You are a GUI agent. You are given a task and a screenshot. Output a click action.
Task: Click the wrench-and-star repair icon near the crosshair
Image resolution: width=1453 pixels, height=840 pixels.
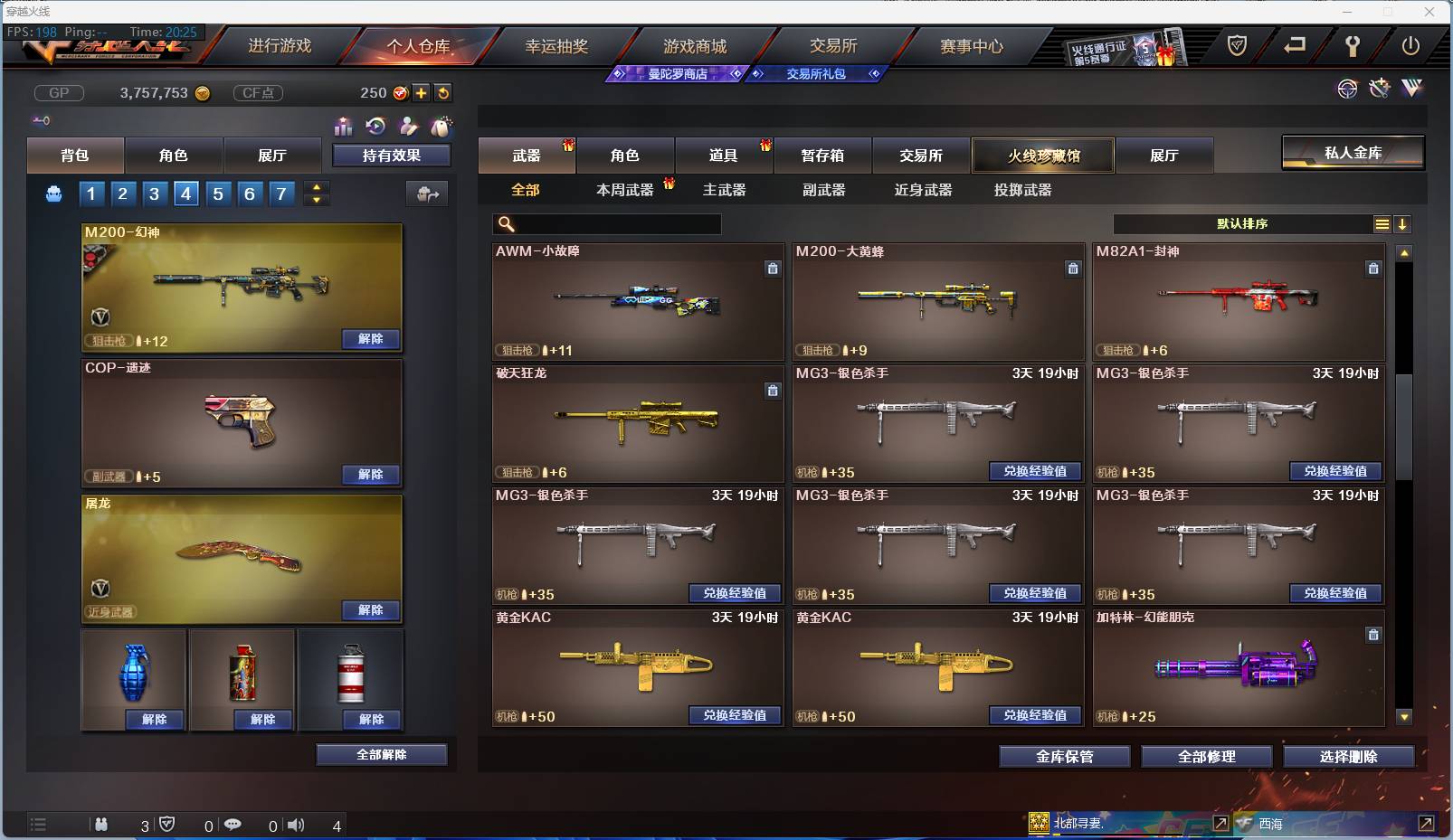pyautogui.click(x=1379, y=90)
